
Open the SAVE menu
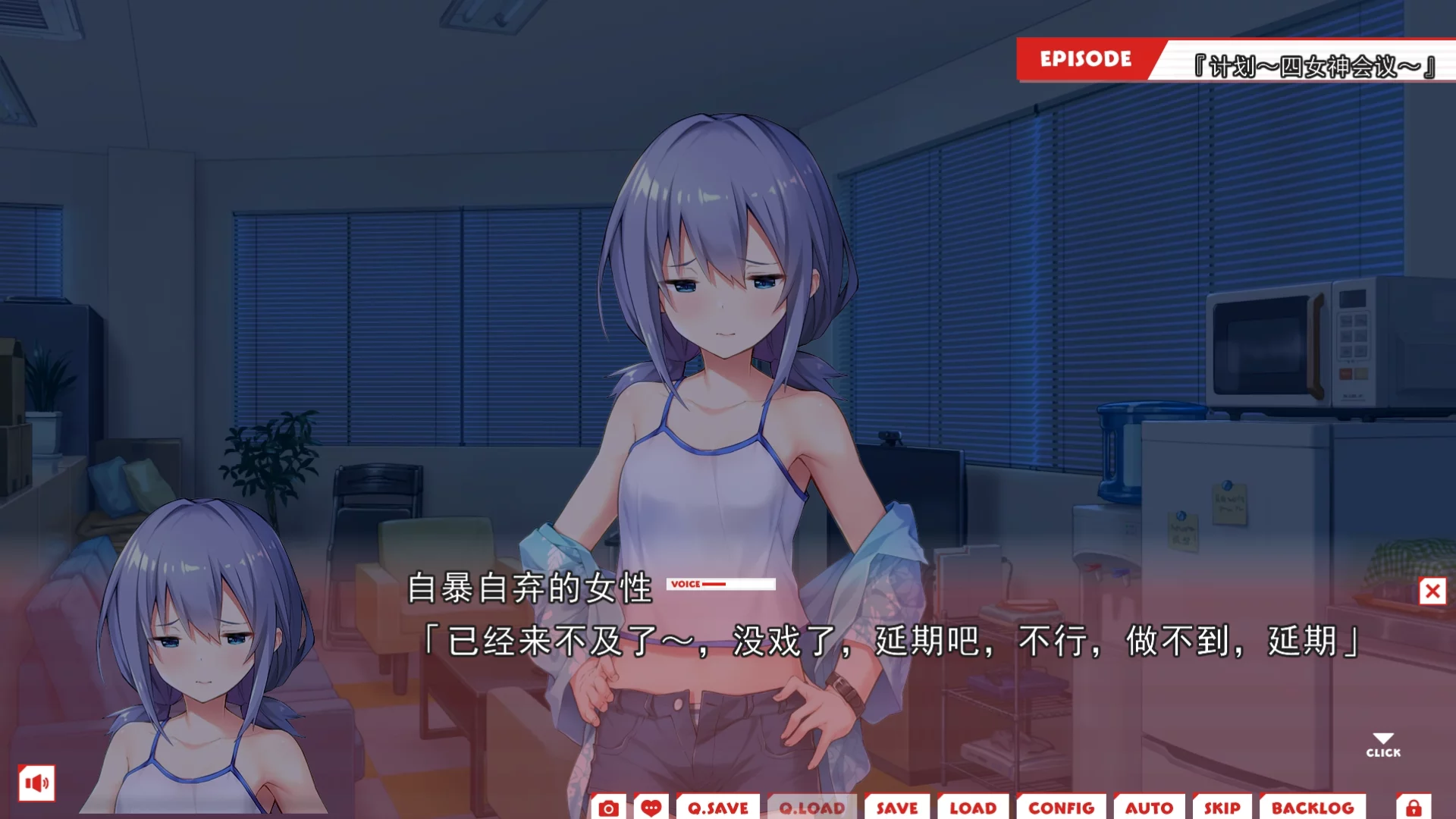pyautogui.click(x=897, y=808)
